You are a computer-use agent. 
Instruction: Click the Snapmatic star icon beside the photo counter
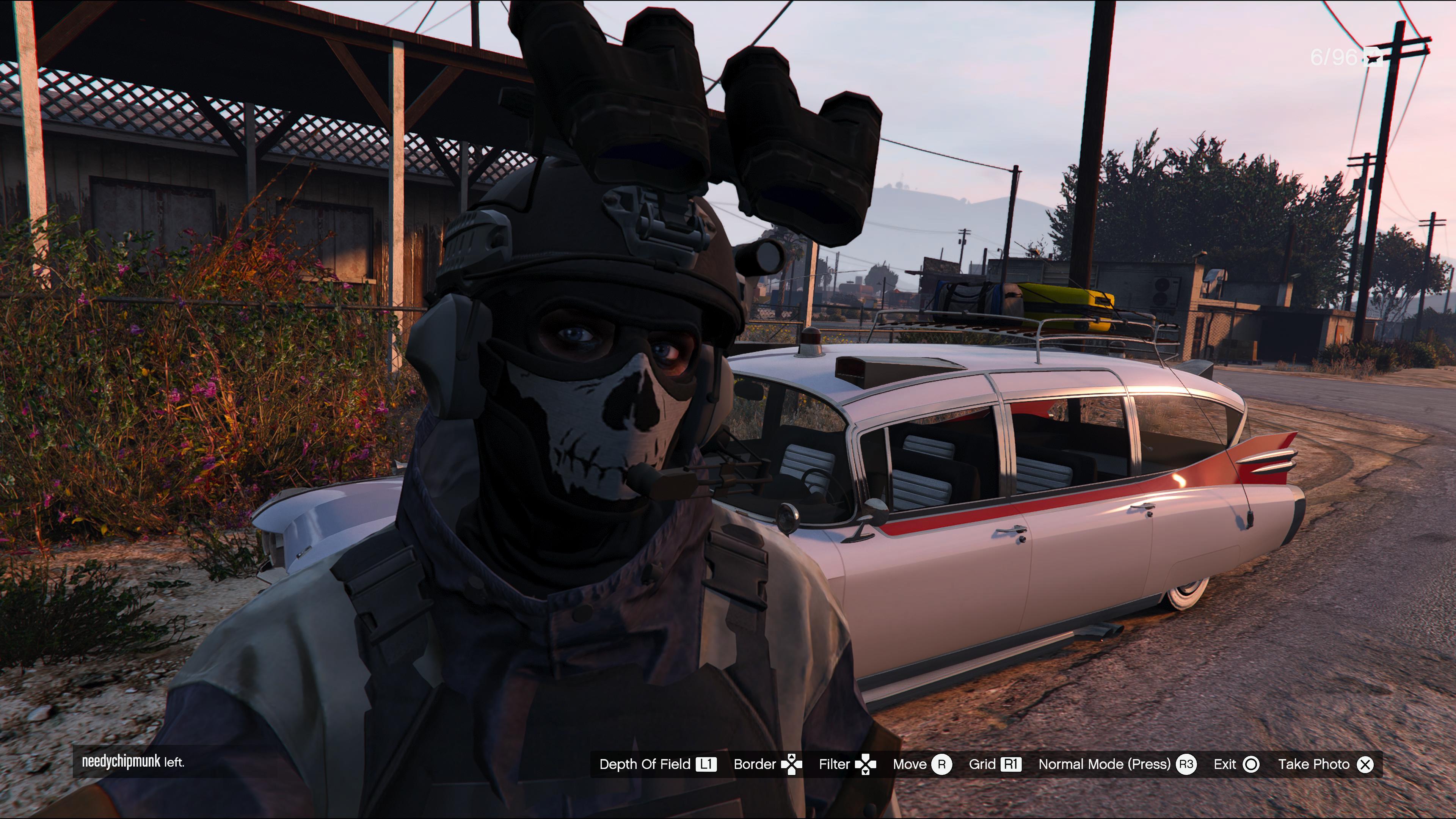point(1373,57)
